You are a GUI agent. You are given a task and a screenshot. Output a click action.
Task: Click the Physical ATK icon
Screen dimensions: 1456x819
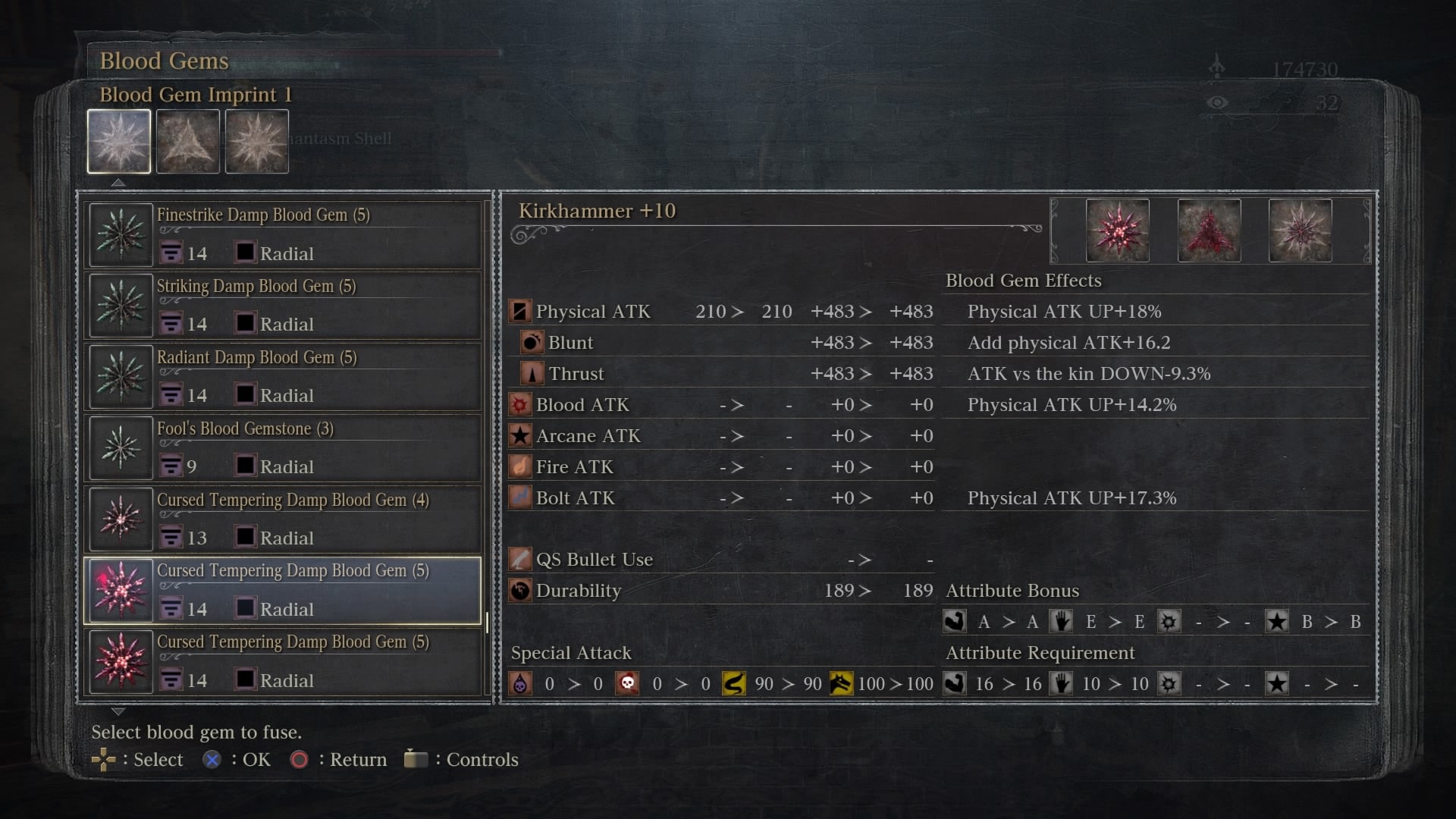(520, 311)
